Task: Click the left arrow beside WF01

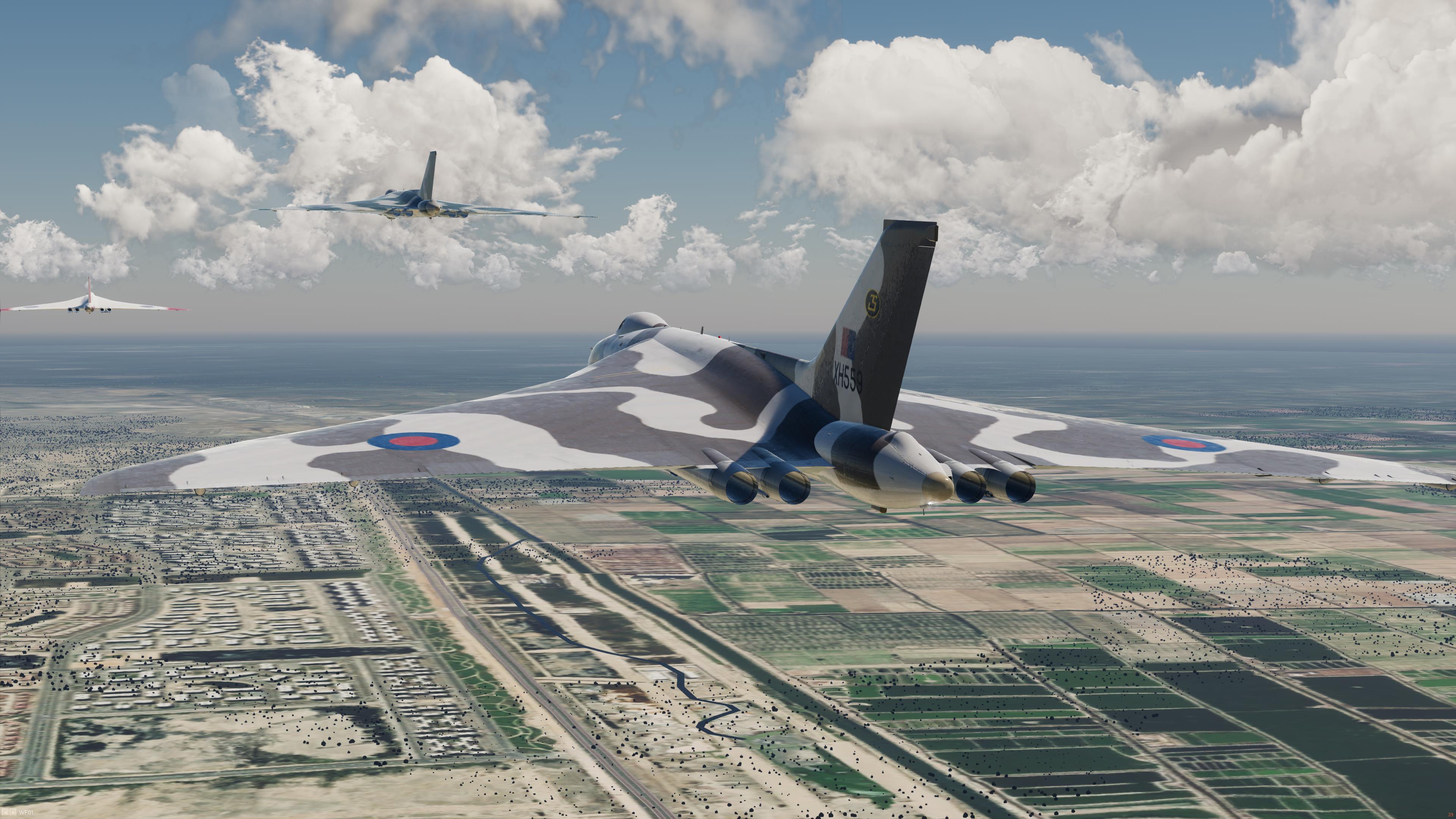Action: point(6,812)
